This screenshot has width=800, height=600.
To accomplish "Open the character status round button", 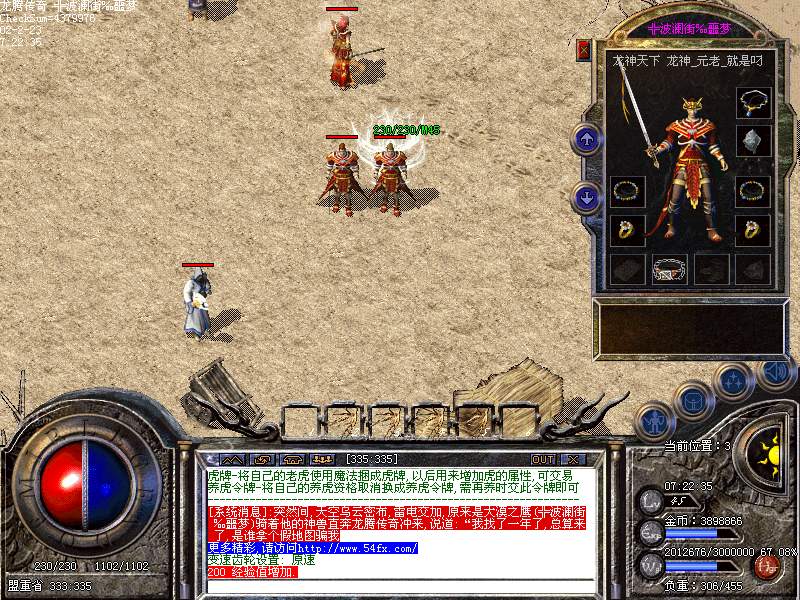I will [654, 421].
